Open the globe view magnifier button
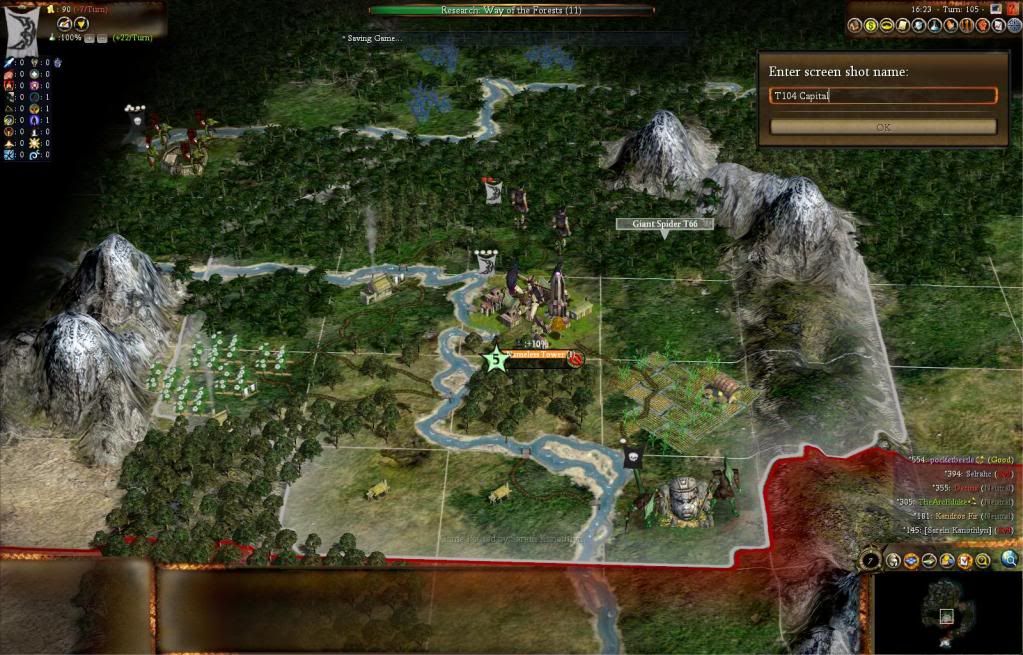Screen dimensions: 1023x655 click(x=1010, y=559)
